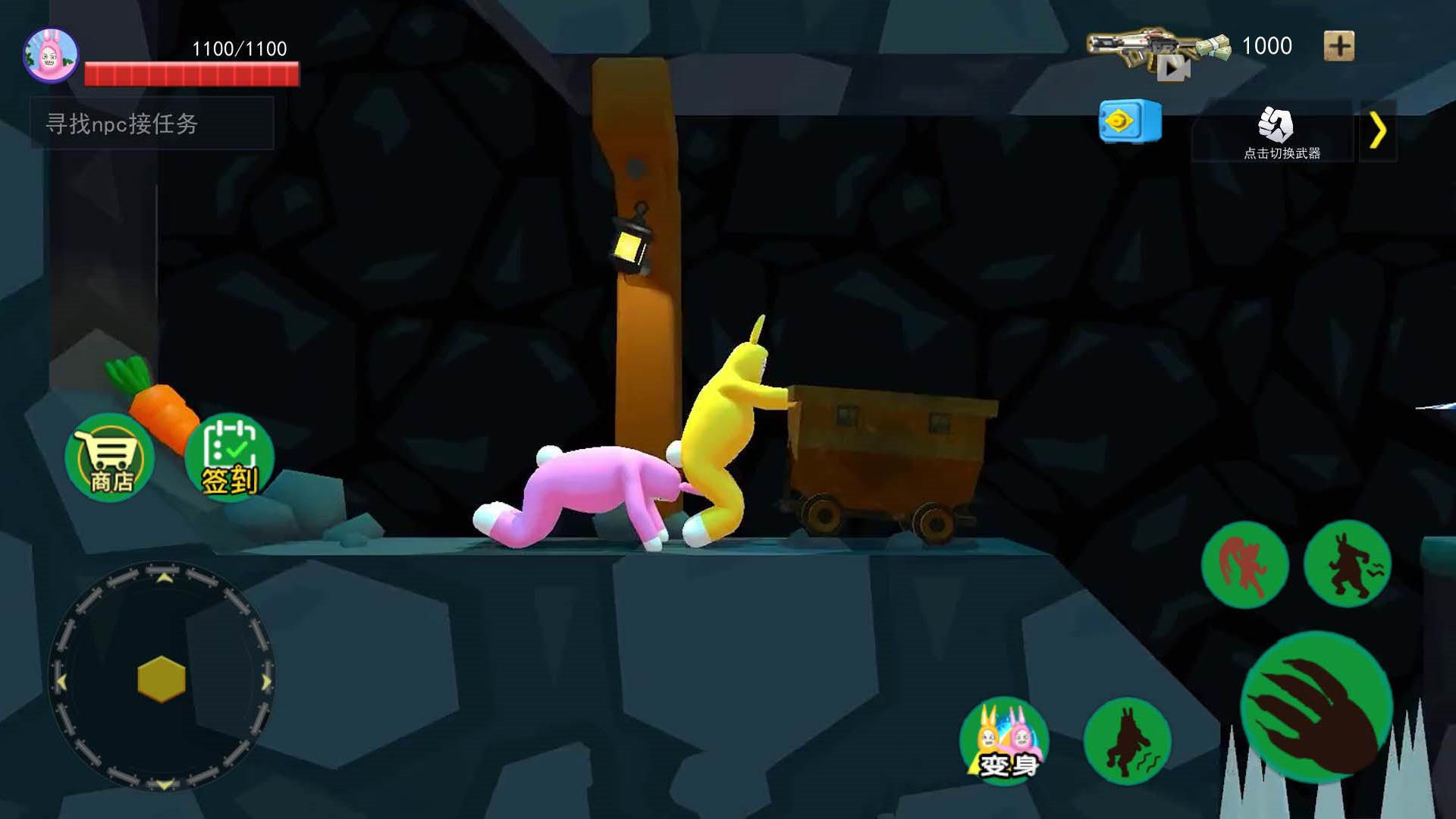Select the find-NPC quest tracker

coord(152,123)
